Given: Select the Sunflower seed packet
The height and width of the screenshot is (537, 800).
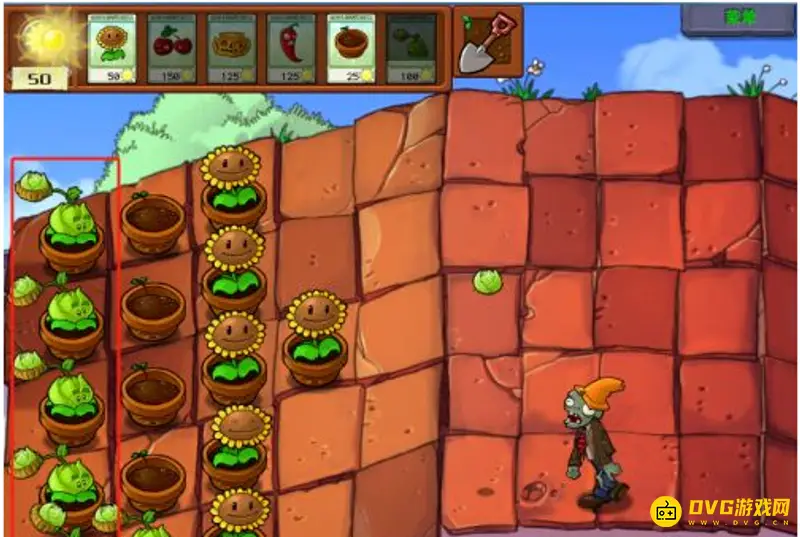Looking at the screenshot, I should coord(112,47).
